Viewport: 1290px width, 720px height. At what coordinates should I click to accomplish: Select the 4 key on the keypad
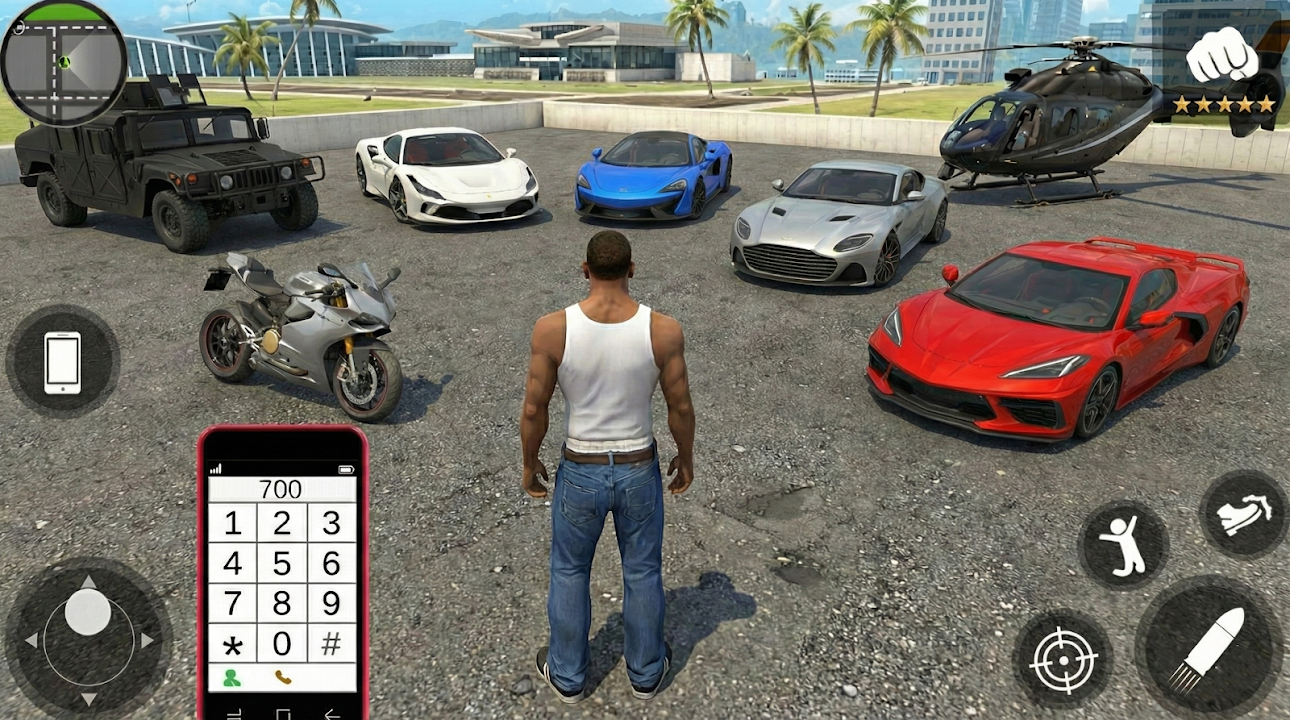click(232, 563)
